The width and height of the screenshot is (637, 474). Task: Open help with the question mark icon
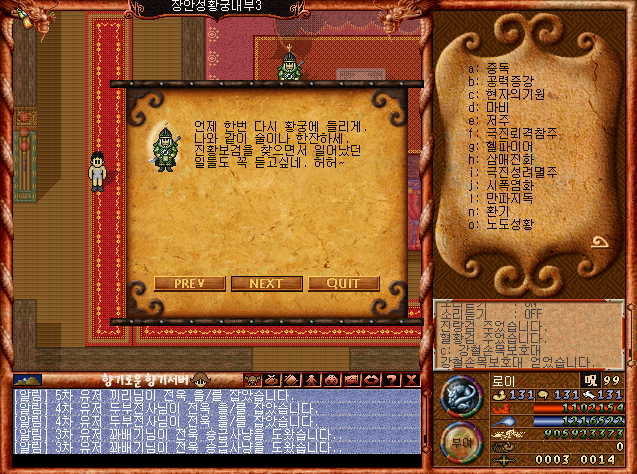pos(392,380)
